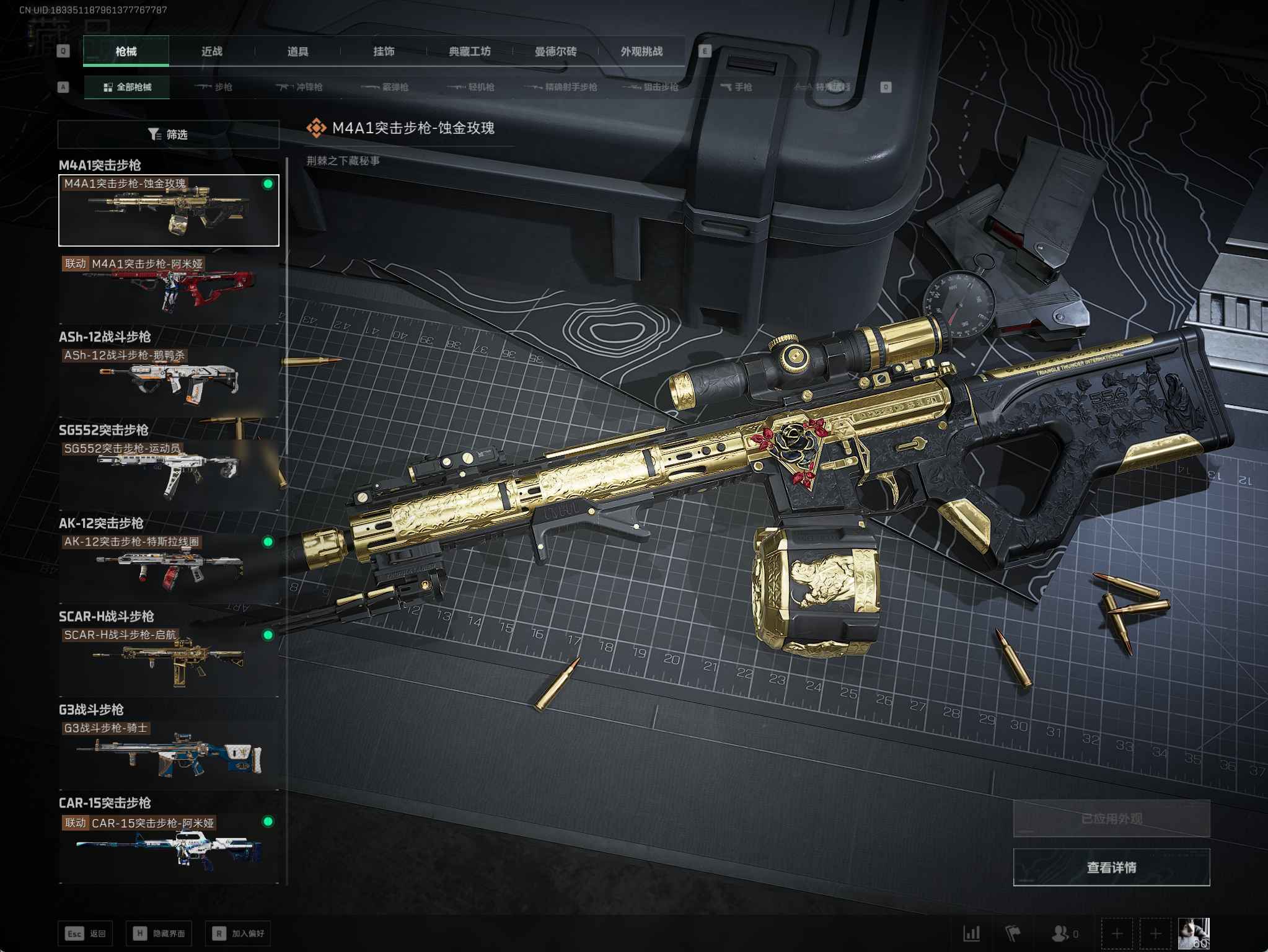Select the 挂饰 charms tab
This screenshot has width=1268, height=952.
384,51
